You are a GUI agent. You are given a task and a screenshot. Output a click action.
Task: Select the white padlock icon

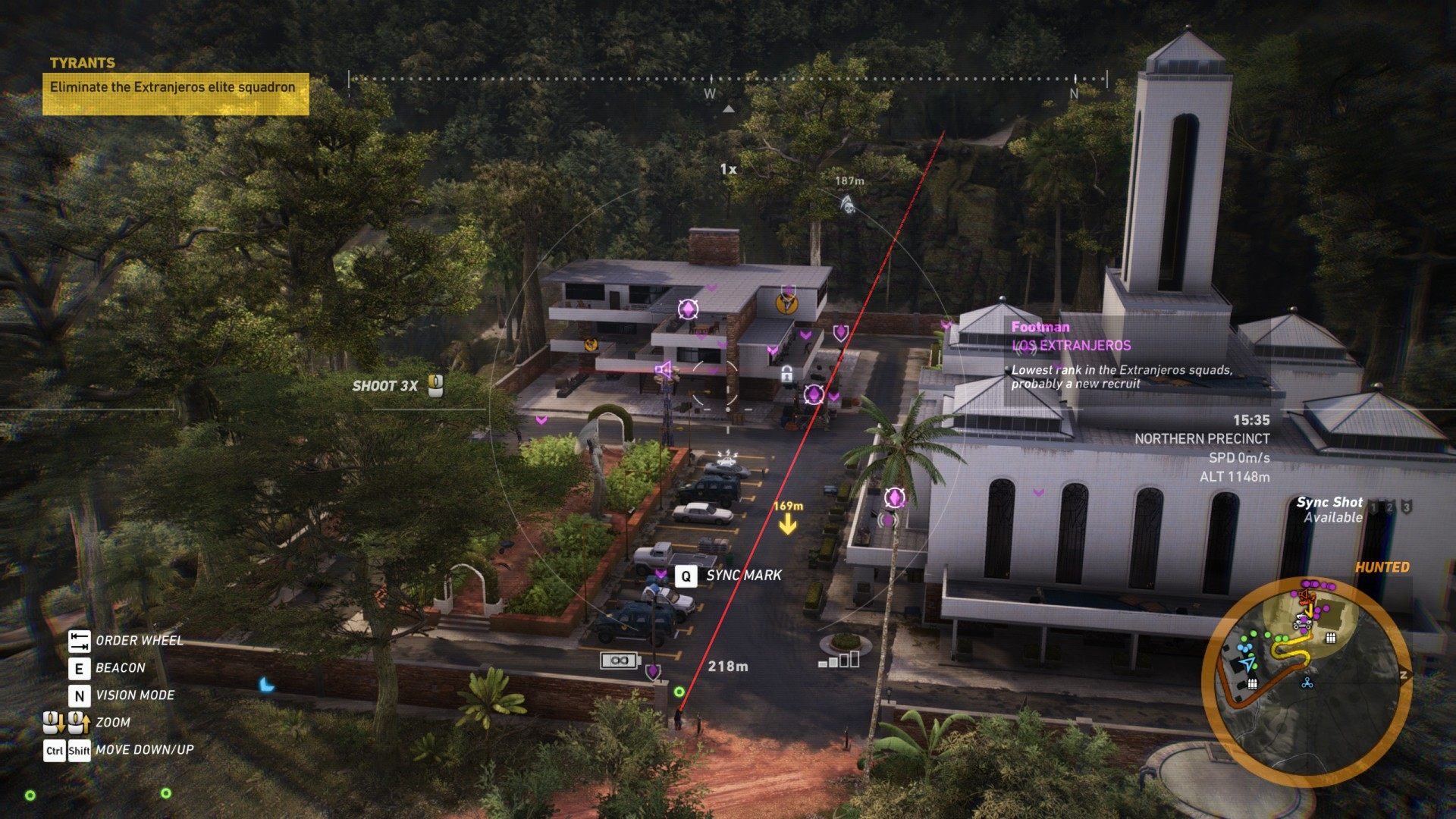point(787,373)
